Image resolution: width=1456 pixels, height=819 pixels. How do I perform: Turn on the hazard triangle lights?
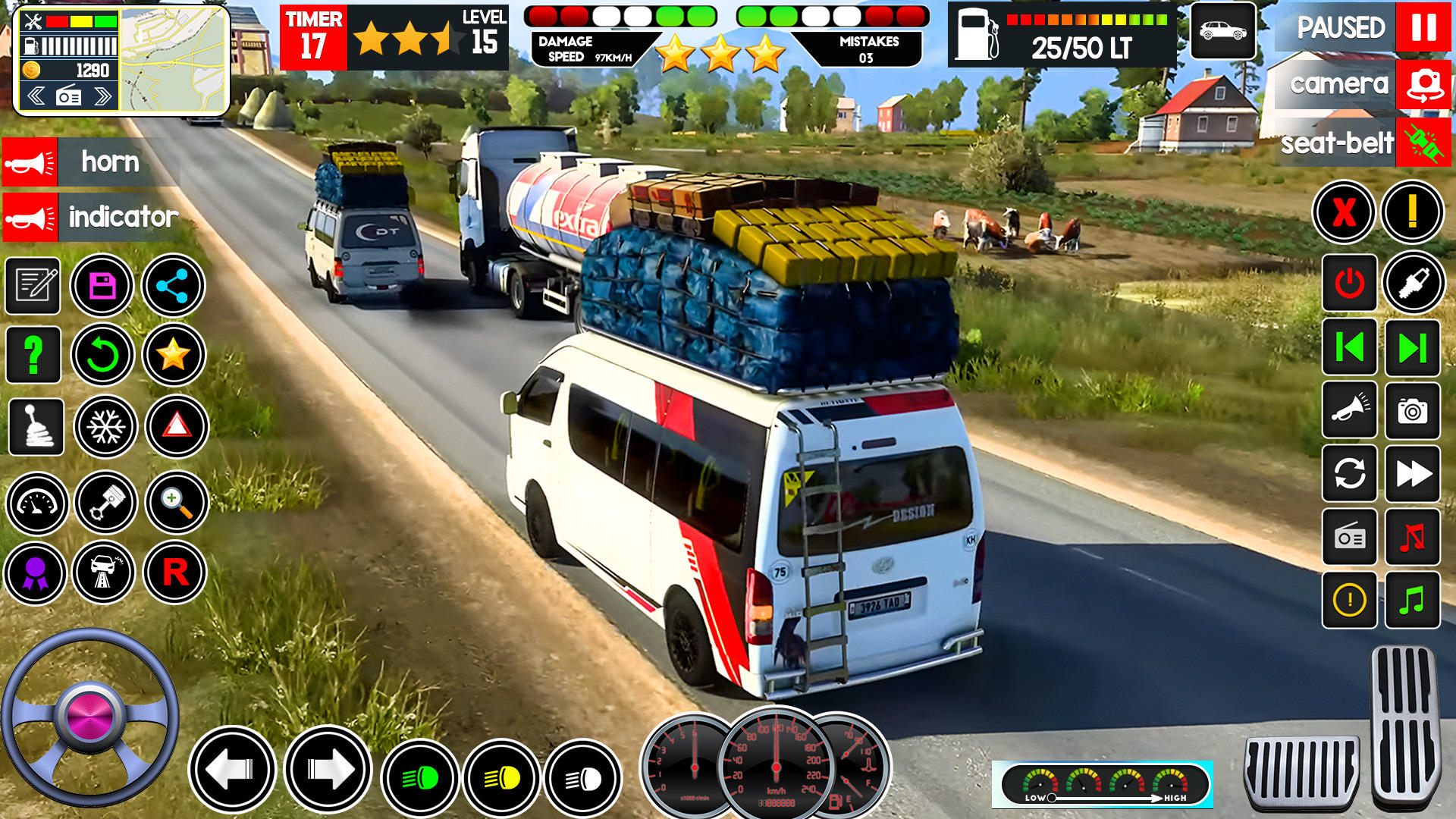pos(177,426)
